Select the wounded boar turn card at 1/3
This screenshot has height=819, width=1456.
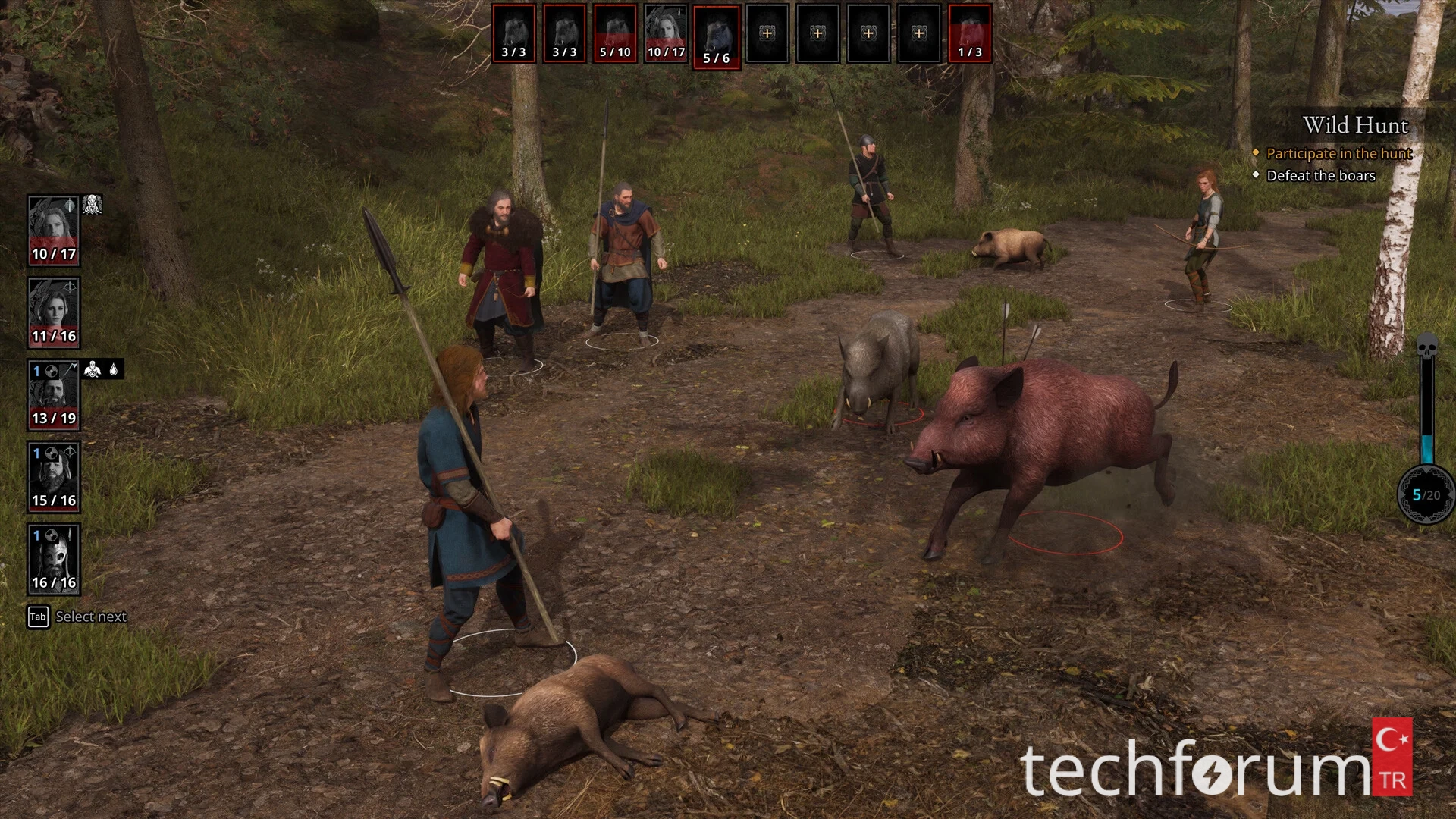pyautogui.click(x=970, y=33)
